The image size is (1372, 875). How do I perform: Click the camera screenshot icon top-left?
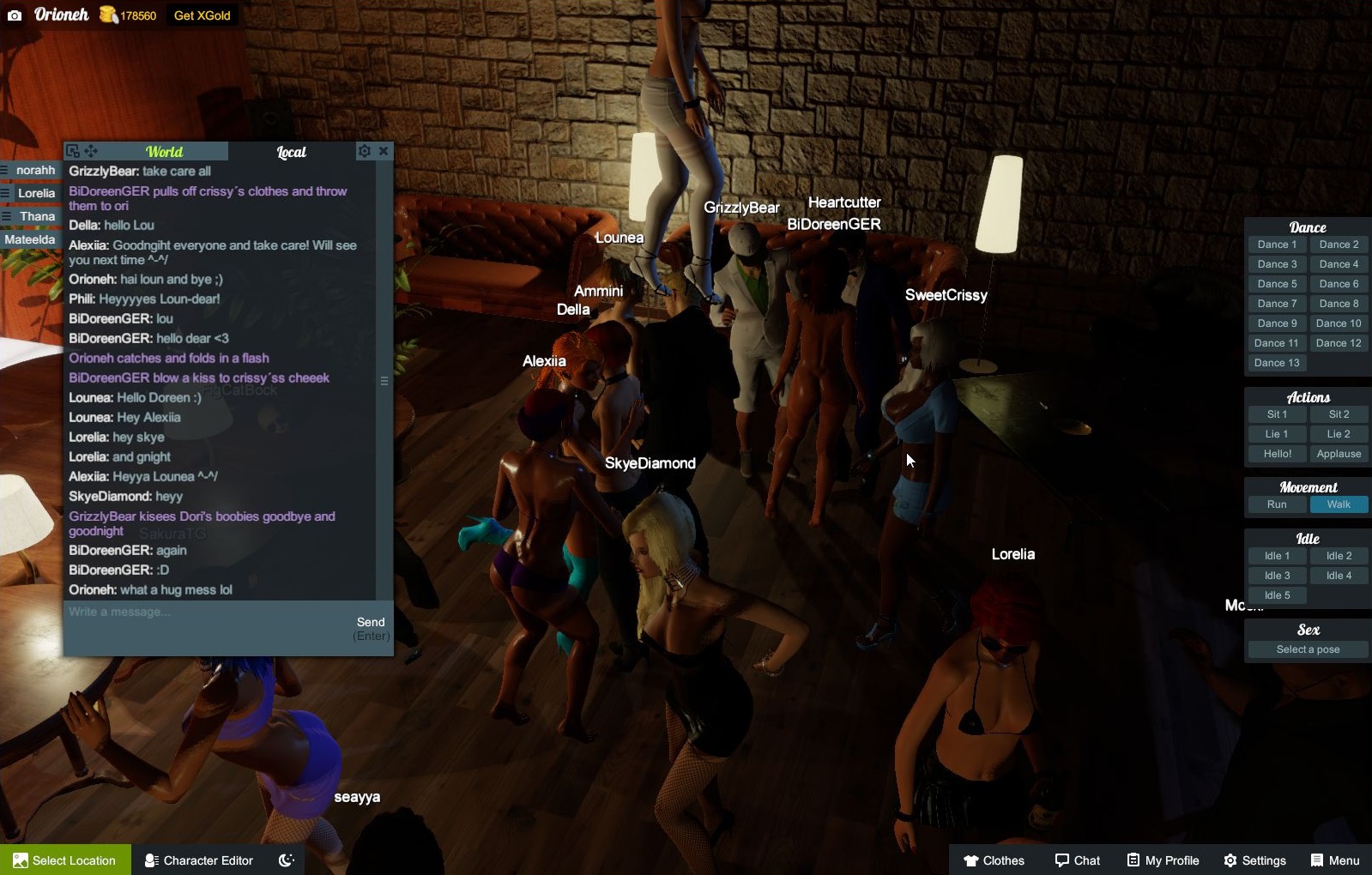pyautogui.click(x=14, y=15)
